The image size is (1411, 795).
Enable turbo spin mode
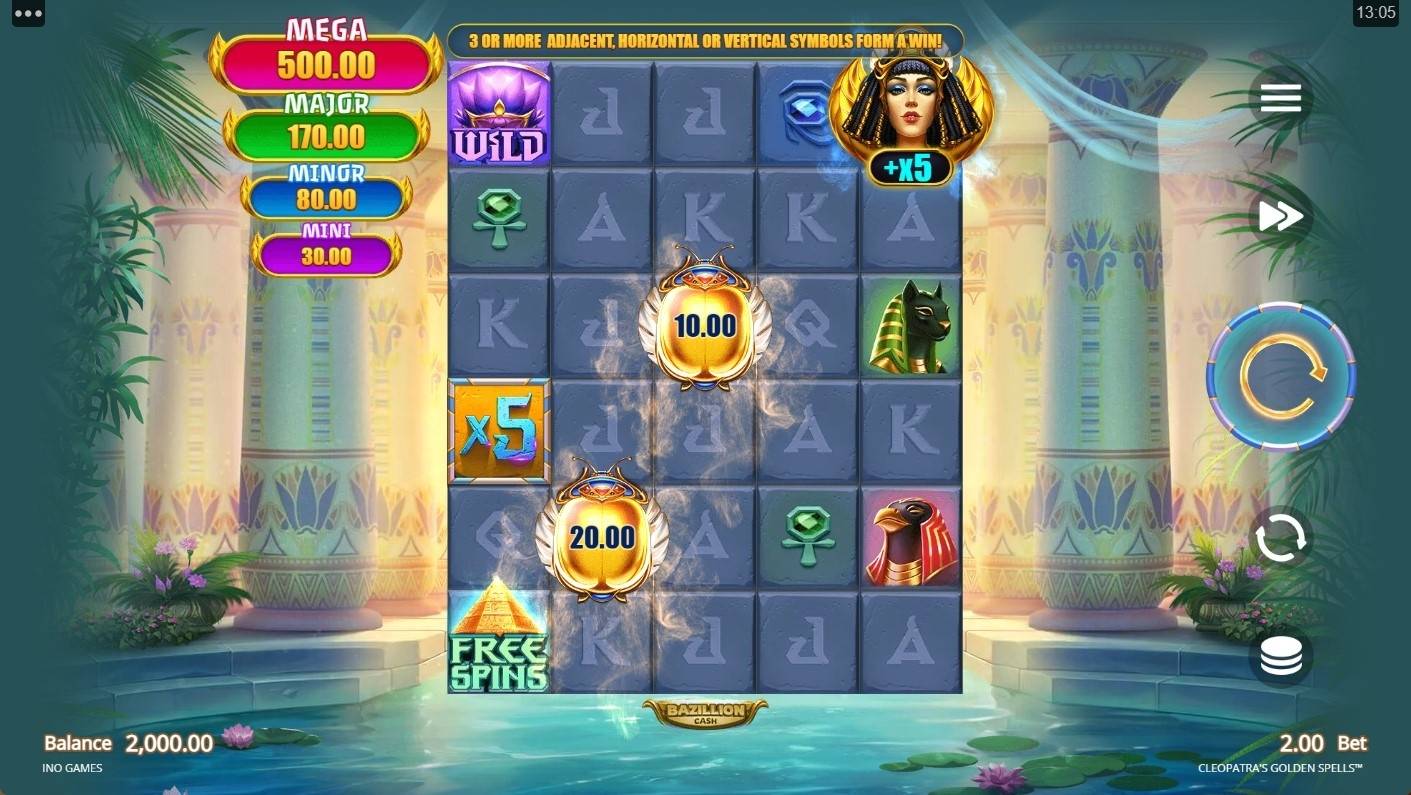coord(1280,215)
